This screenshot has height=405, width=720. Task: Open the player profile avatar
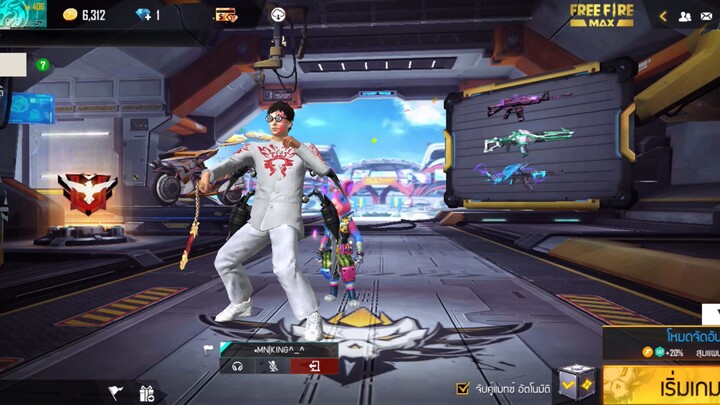coord(22,14)
